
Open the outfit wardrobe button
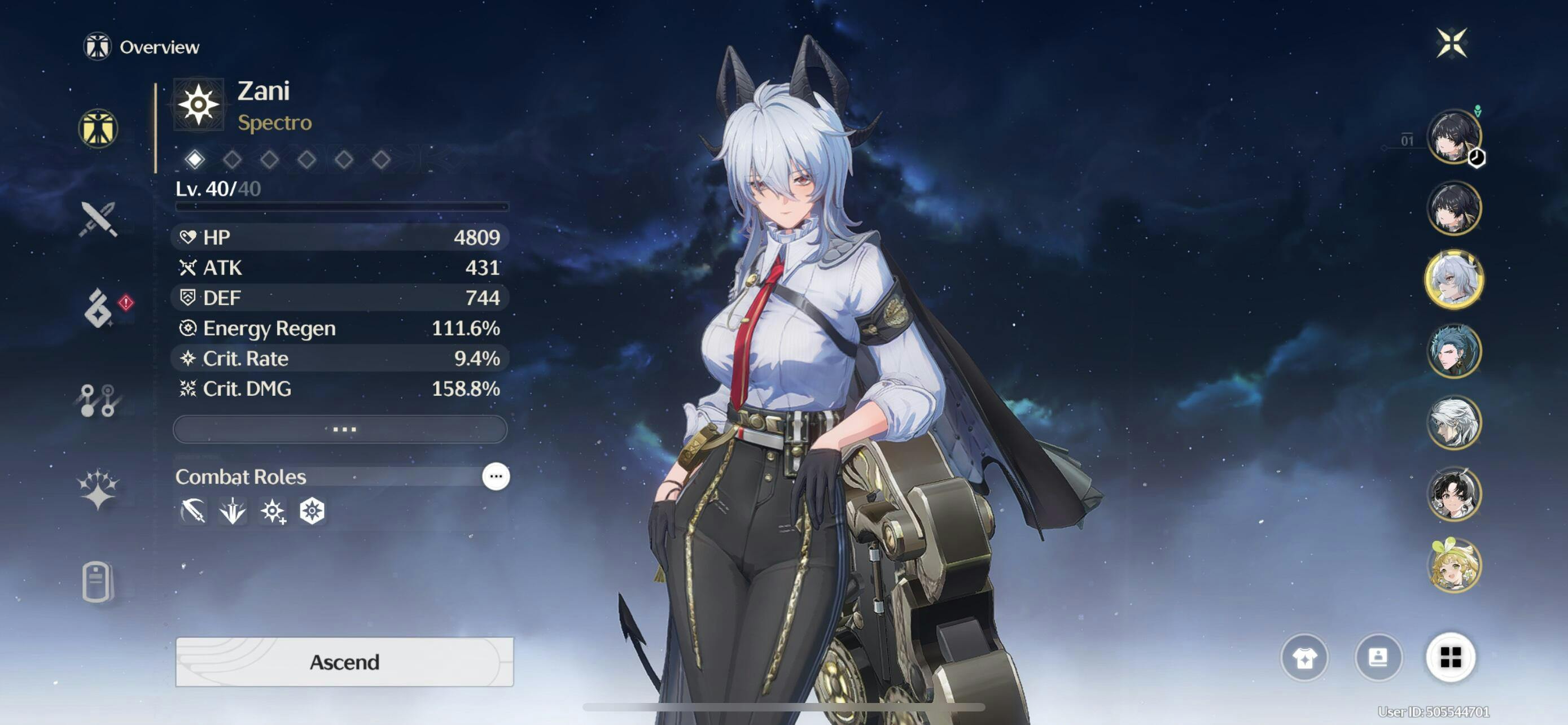(1304, 657)
